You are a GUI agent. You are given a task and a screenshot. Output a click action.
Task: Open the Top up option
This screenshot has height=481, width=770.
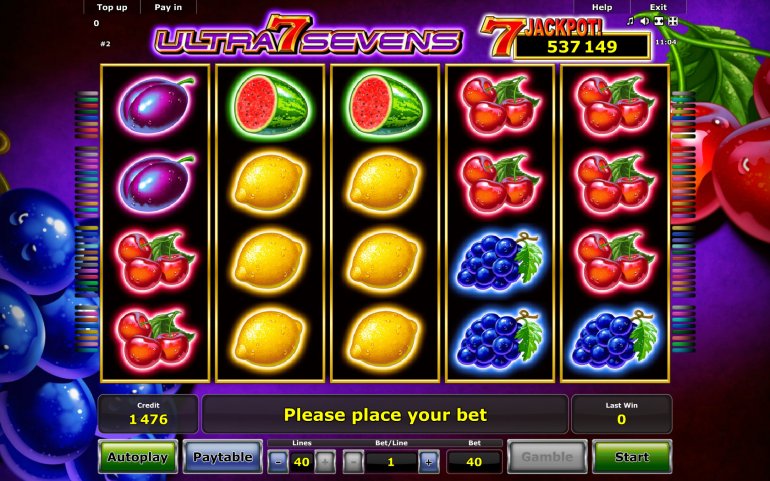111,7
